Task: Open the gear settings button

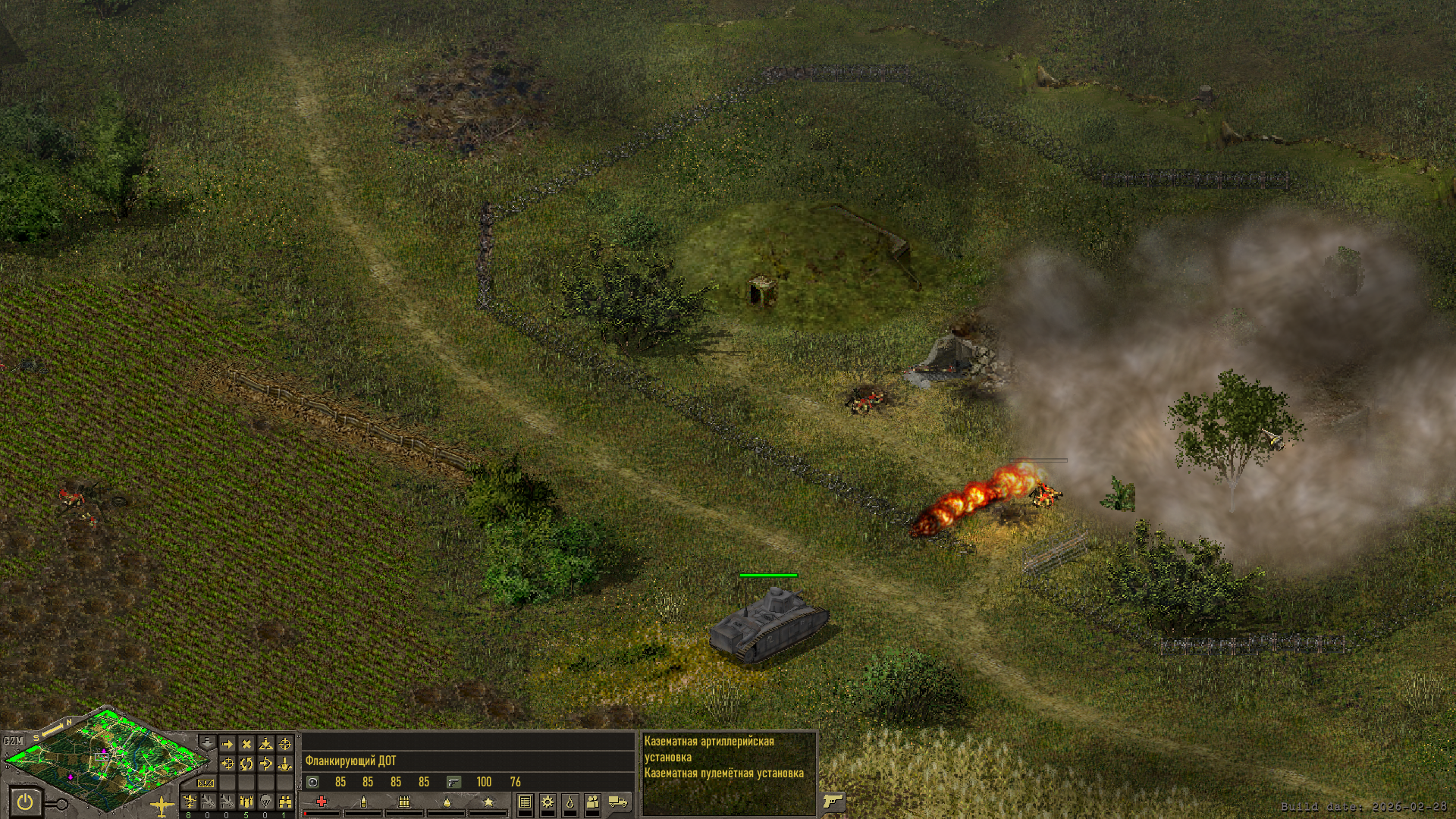Action: (x=547, y=802)
